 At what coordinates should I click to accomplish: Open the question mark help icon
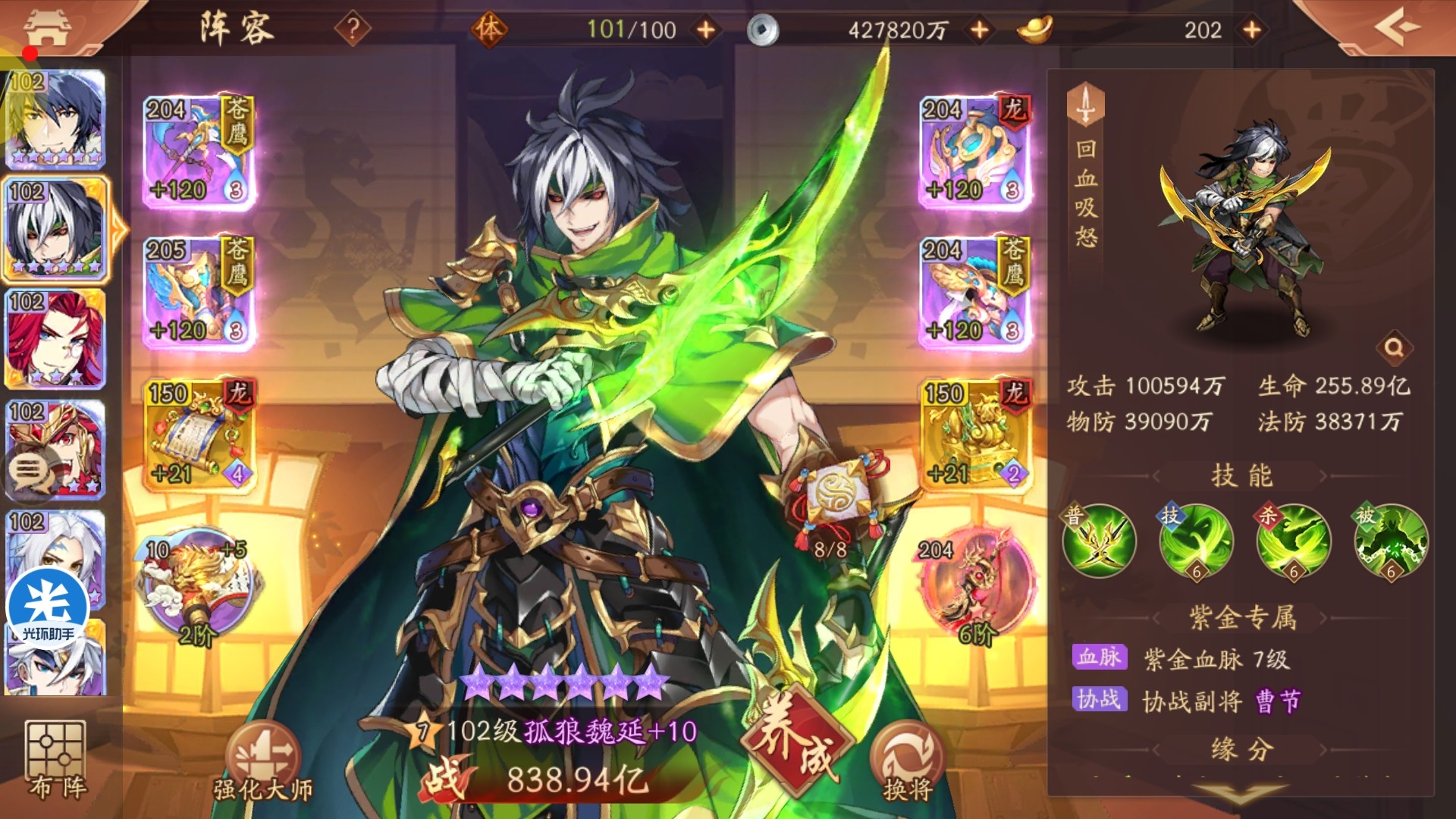coord(353,30)
